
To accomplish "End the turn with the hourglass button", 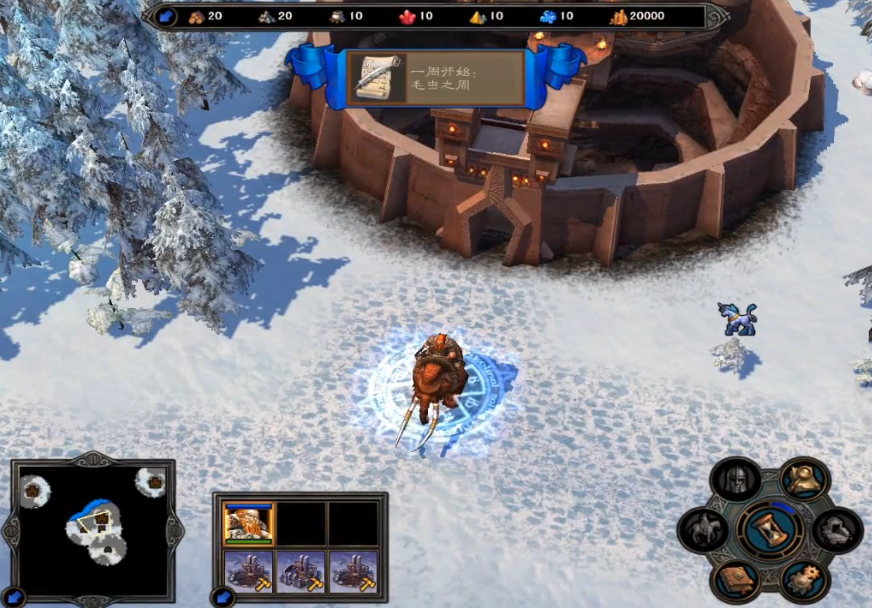I will click(770, 530).
